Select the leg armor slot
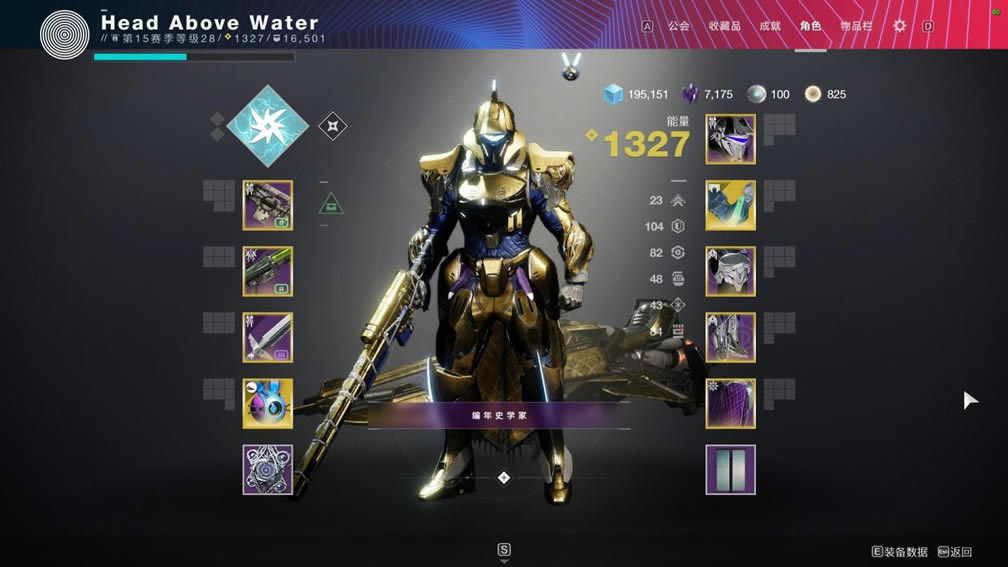This screenshot has width=1008, height=567. (731, 337)
